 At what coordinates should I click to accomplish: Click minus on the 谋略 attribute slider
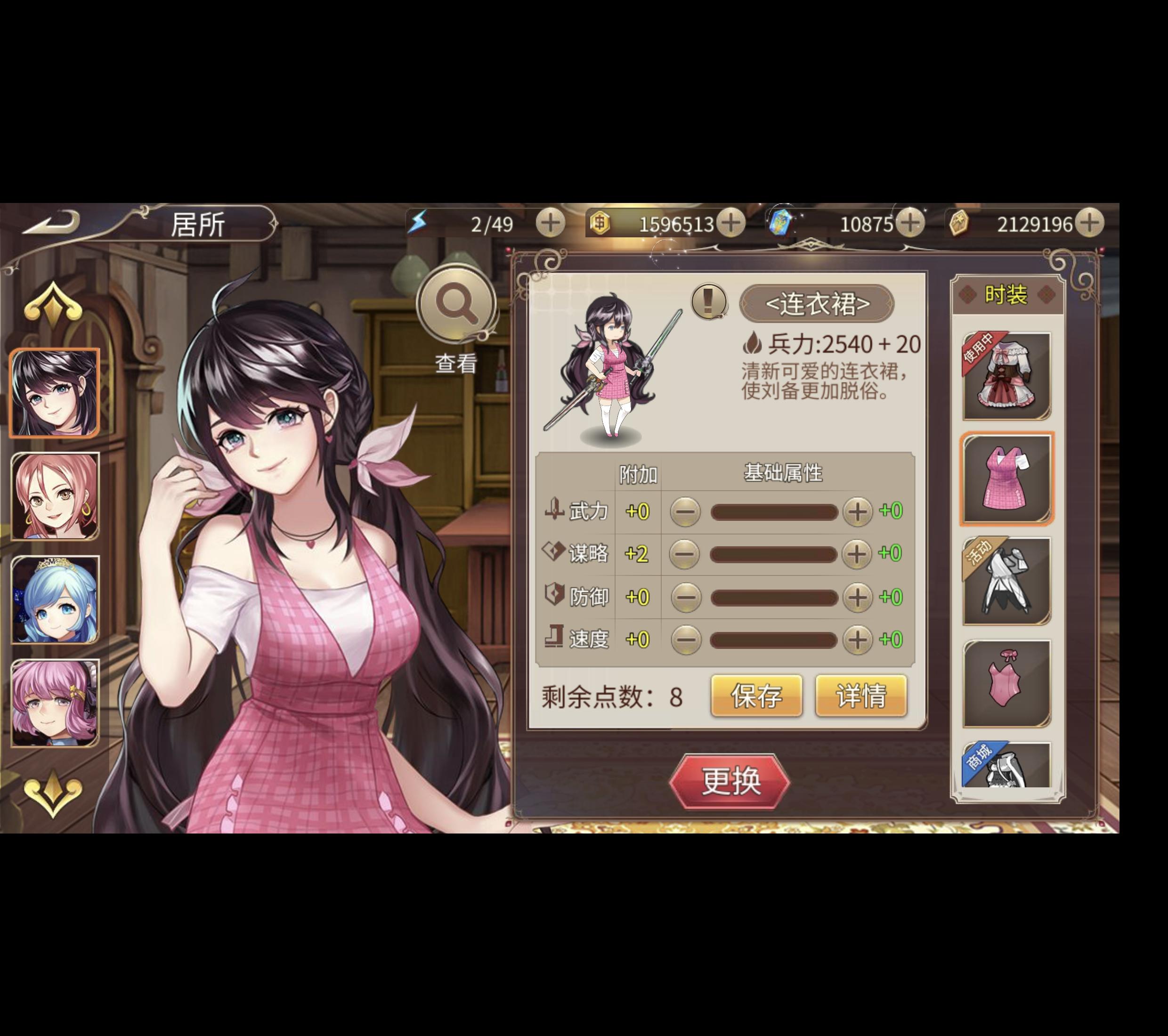(684, 553)
